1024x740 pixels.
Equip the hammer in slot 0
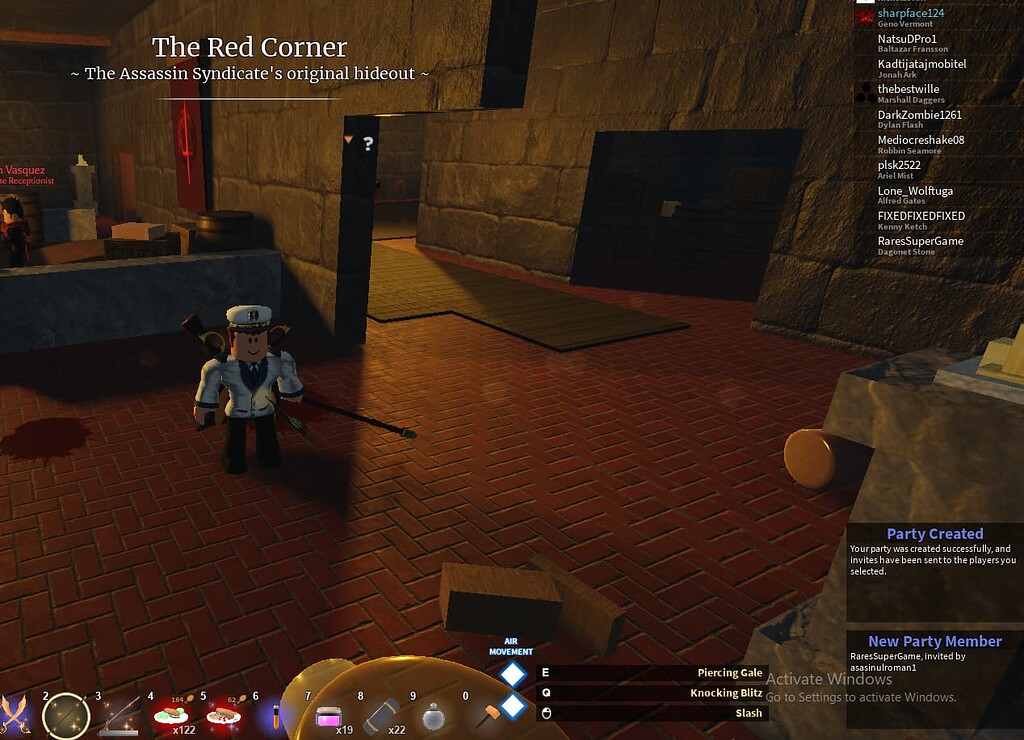tap(486, 716)
